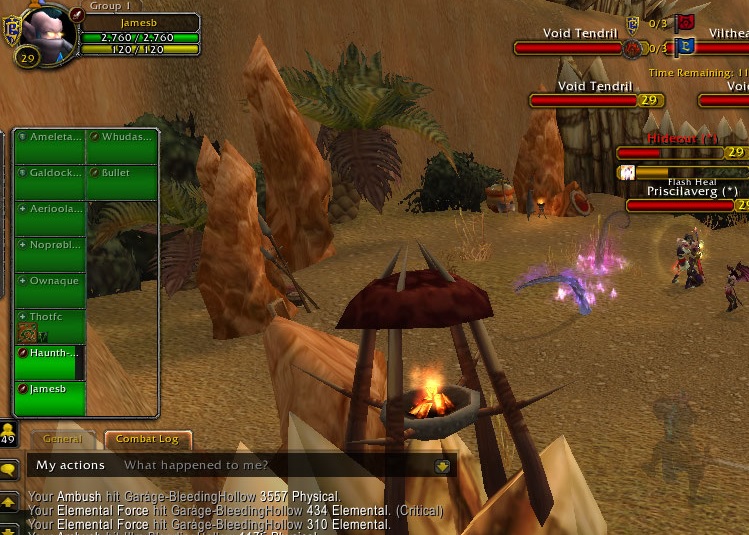Open the combat log filter dropdown arrow
This screenshot has height=535, width=749.
point(442,466)
